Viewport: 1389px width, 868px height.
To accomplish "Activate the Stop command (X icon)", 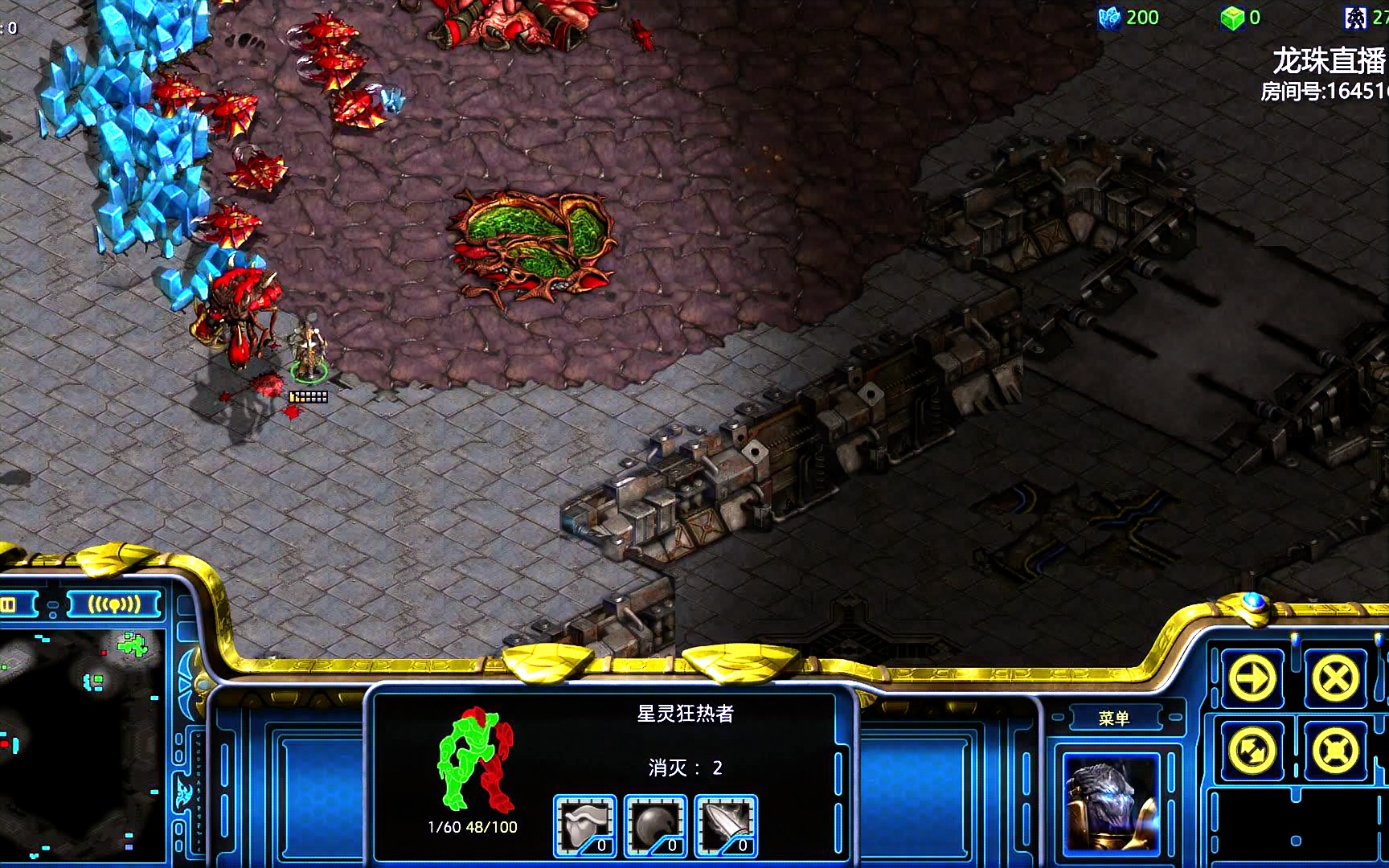I will point(1335,678).
